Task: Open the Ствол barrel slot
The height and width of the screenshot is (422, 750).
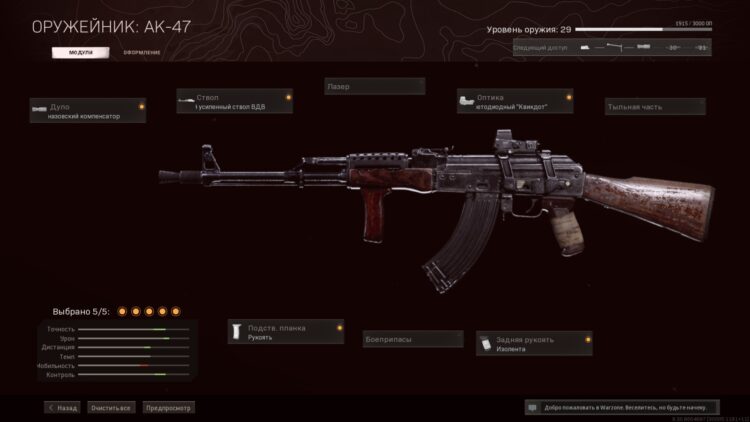Action: 235,101
